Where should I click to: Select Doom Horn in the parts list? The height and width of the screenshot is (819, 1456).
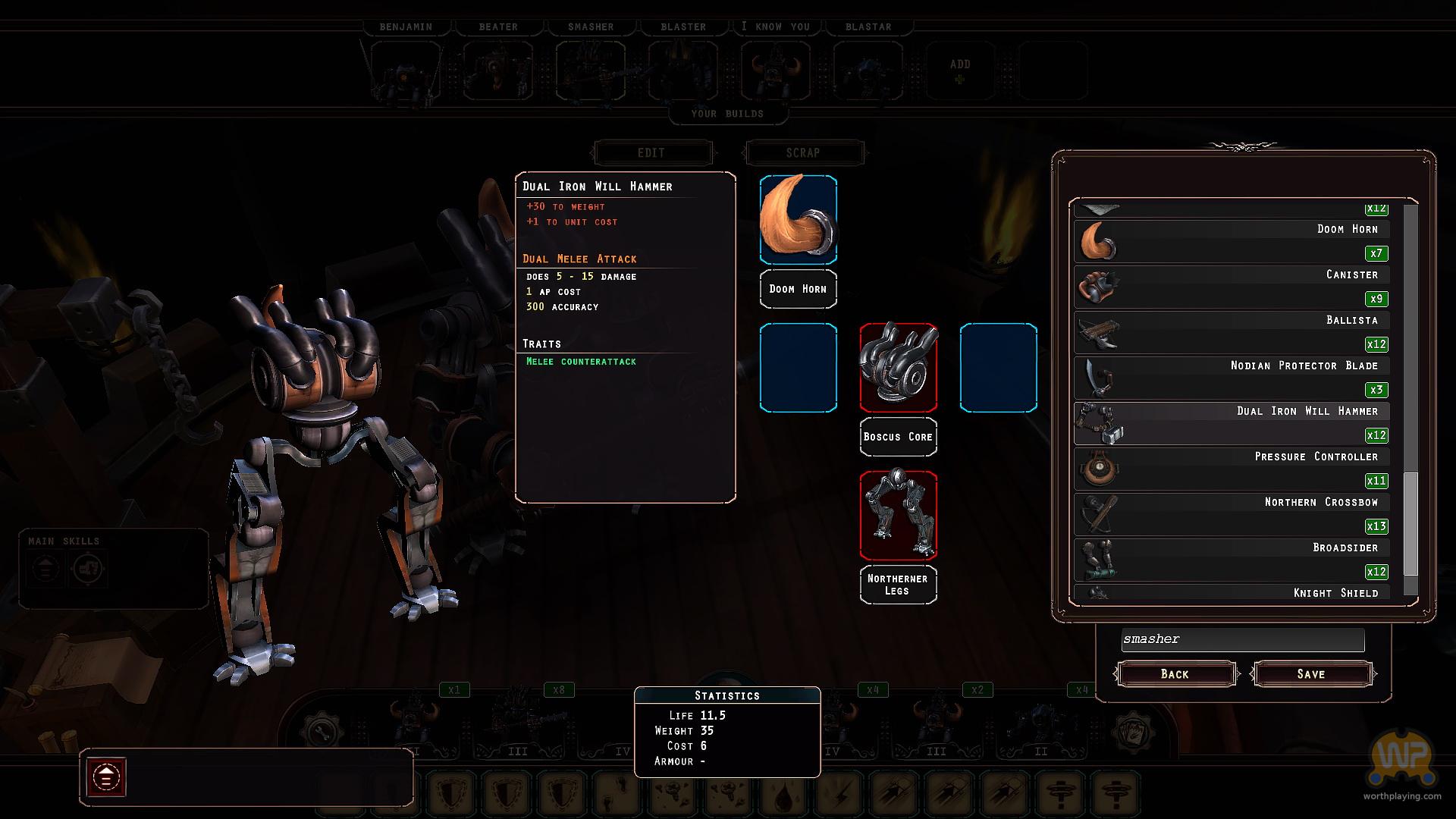click(x=1232, y=241)
